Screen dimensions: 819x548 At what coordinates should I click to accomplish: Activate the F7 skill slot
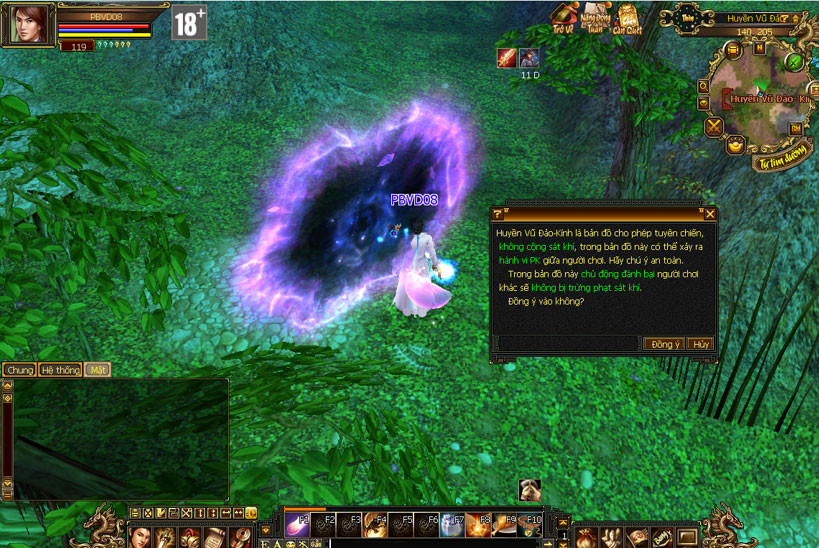click(x=452, y=523)
